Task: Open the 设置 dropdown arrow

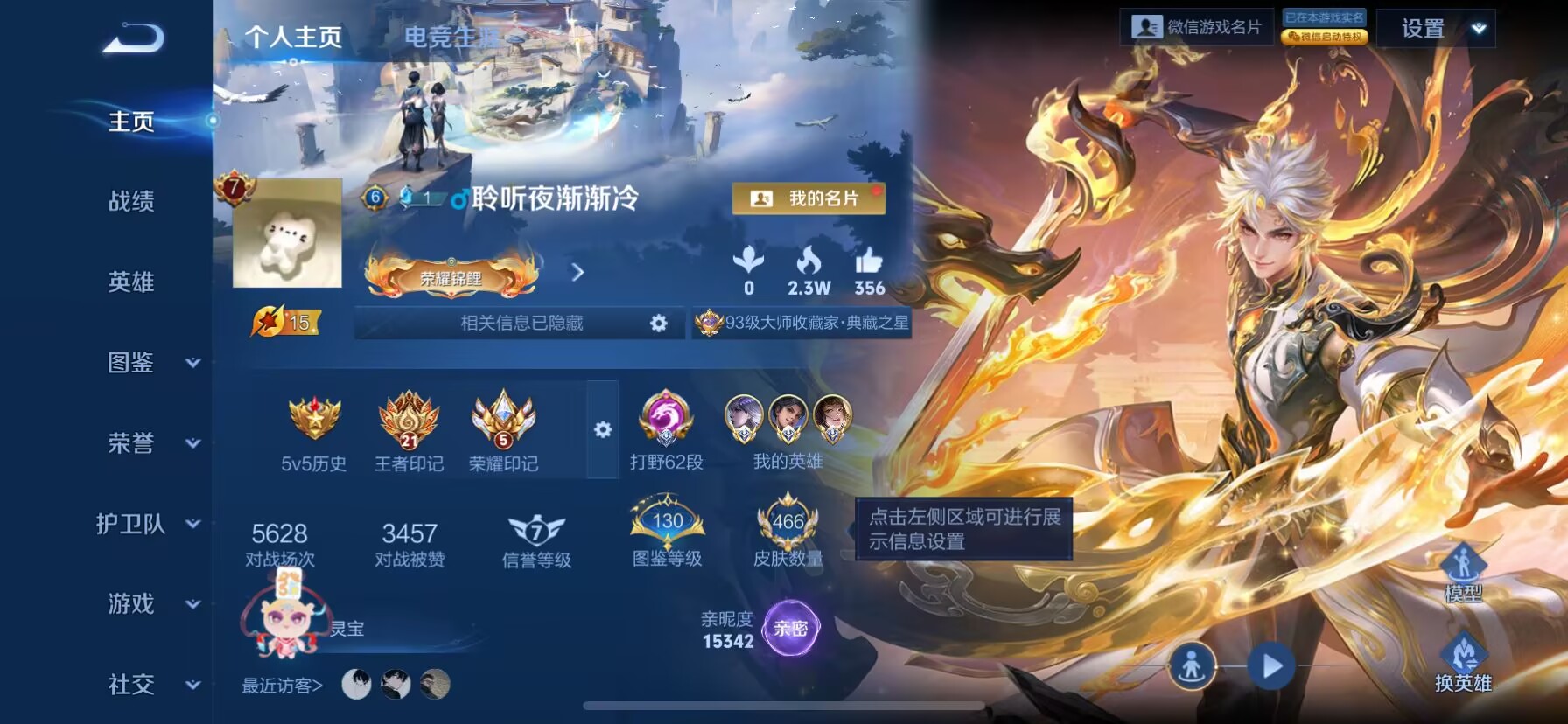Action: [x=1477, y=28]
